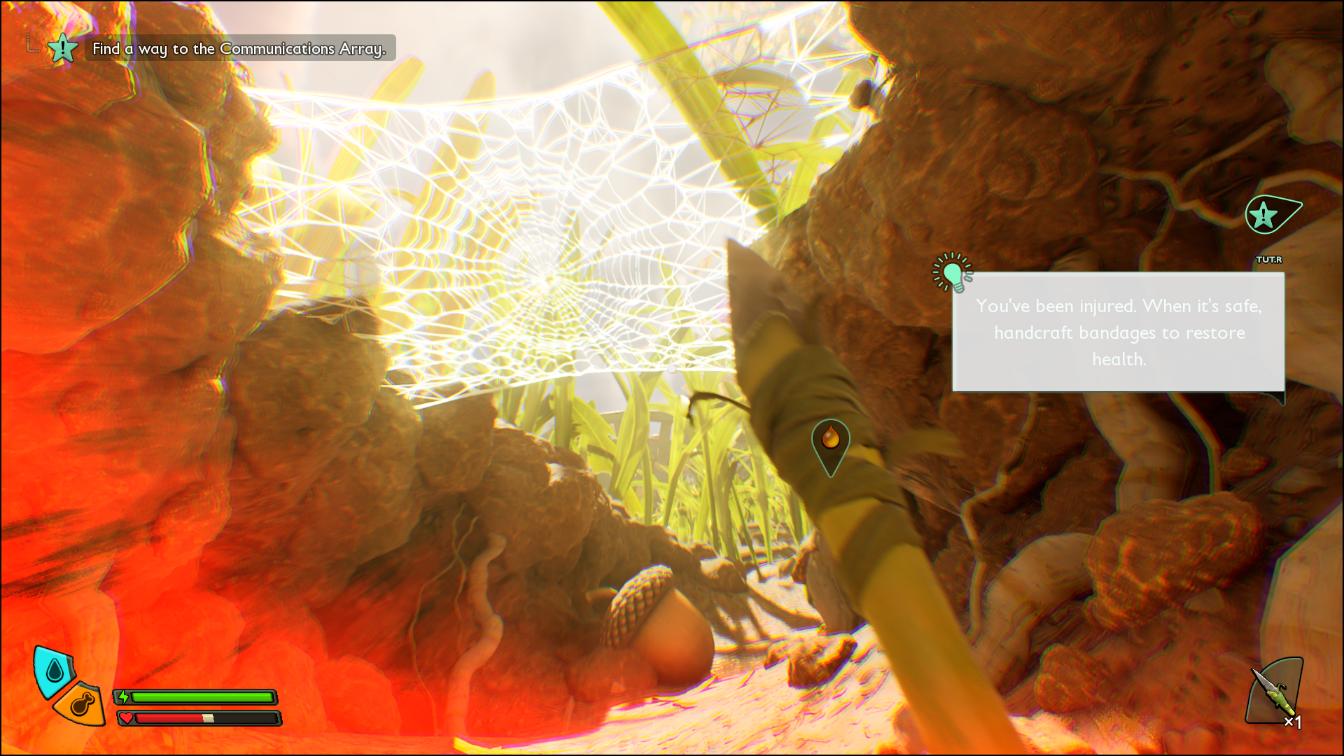Select the star quest icon beside the objective

tap(62, 47)
